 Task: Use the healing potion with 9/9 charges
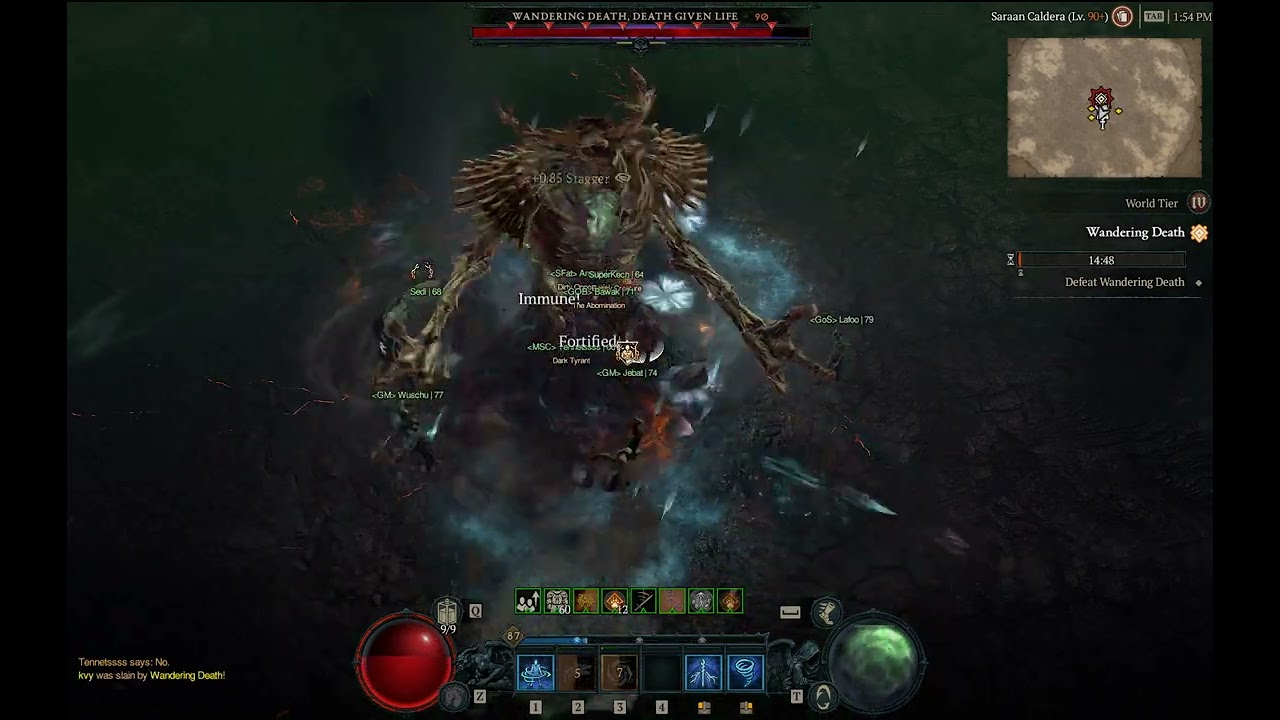(448, 612)
